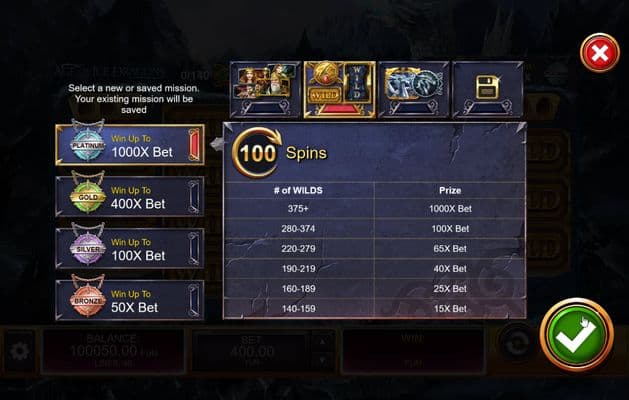This screenshot has height=400, width=629.
Task: Open settings with the gear icon
Action: tap(18, 352)
